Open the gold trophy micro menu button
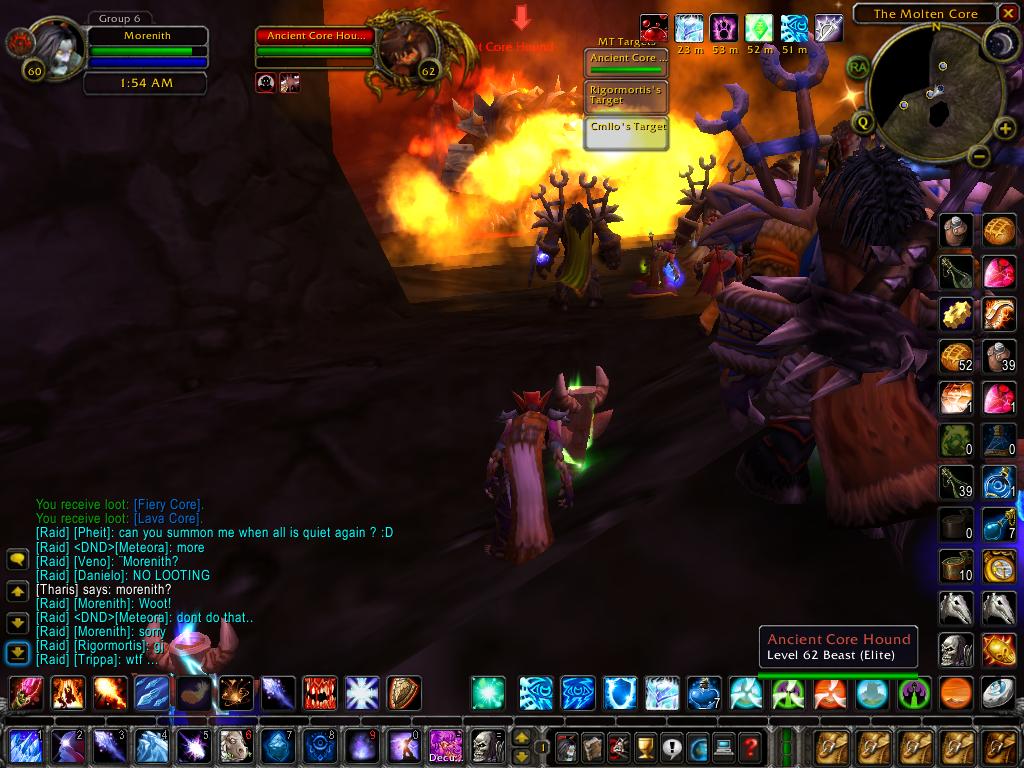Viewport: 1024px width, 768px height. pyautogui.click(x=645, y=746)
